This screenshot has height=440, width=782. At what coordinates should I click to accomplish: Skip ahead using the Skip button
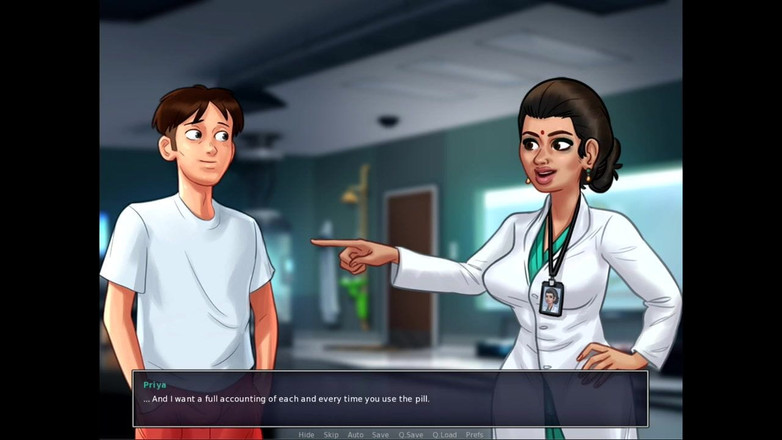pyautogui.click(x=330, y=435)
